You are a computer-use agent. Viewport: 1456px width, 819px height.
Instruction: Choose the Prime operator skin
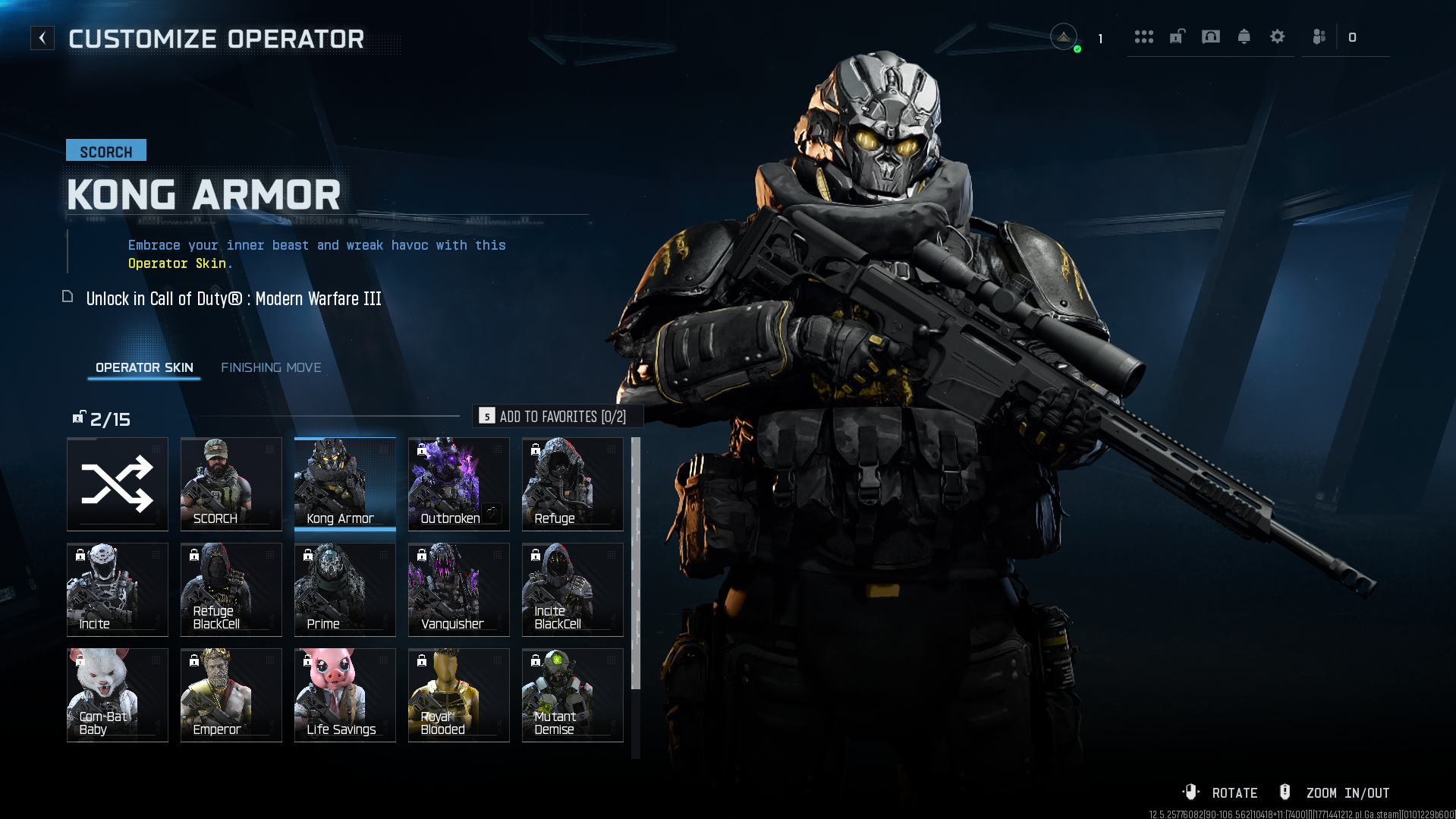point(345,589)
